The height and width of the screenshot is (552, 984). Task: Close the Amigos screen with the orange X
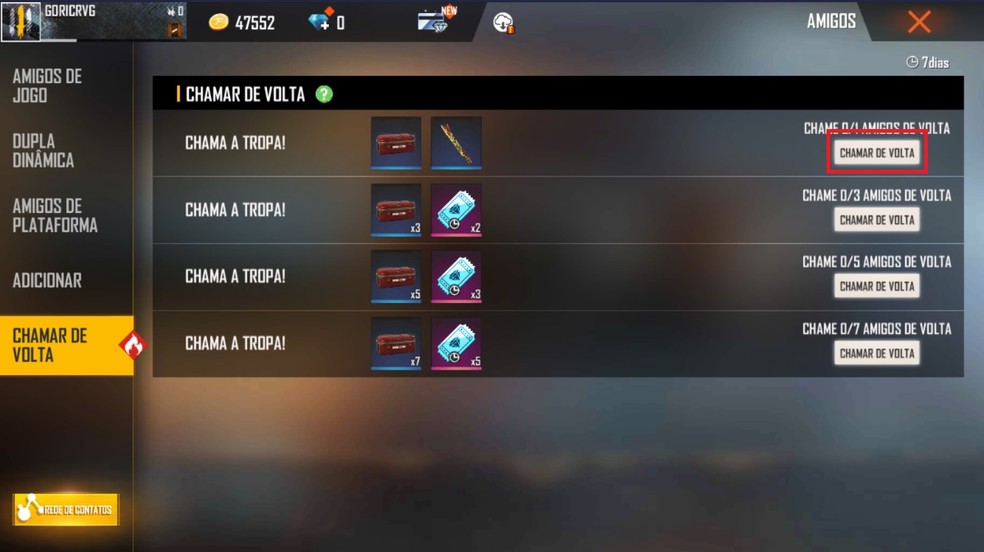pyautogui.click(x=919, y=22)
